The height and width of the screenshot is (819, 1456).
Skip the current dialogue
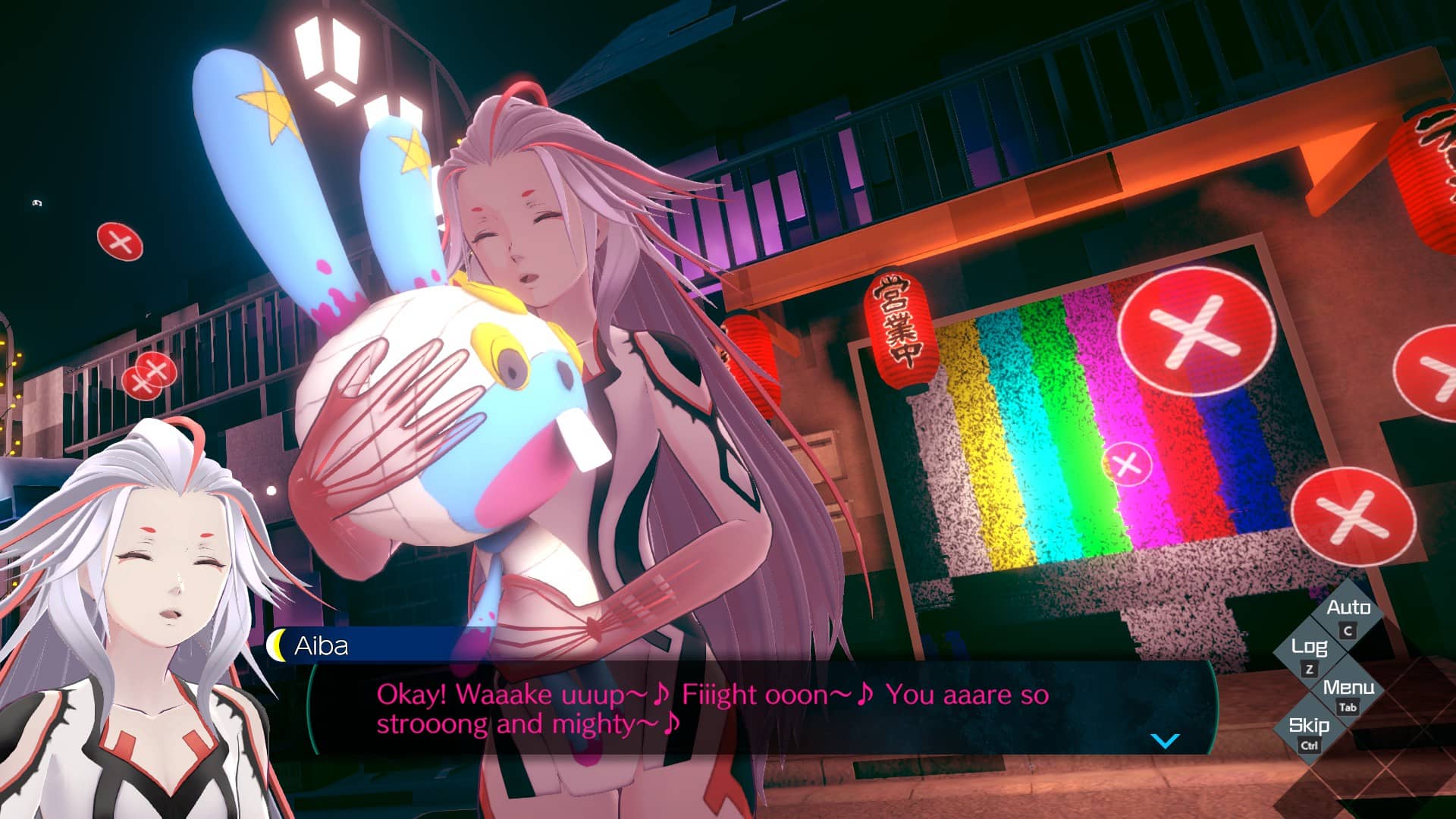(x=1310, y=732)
